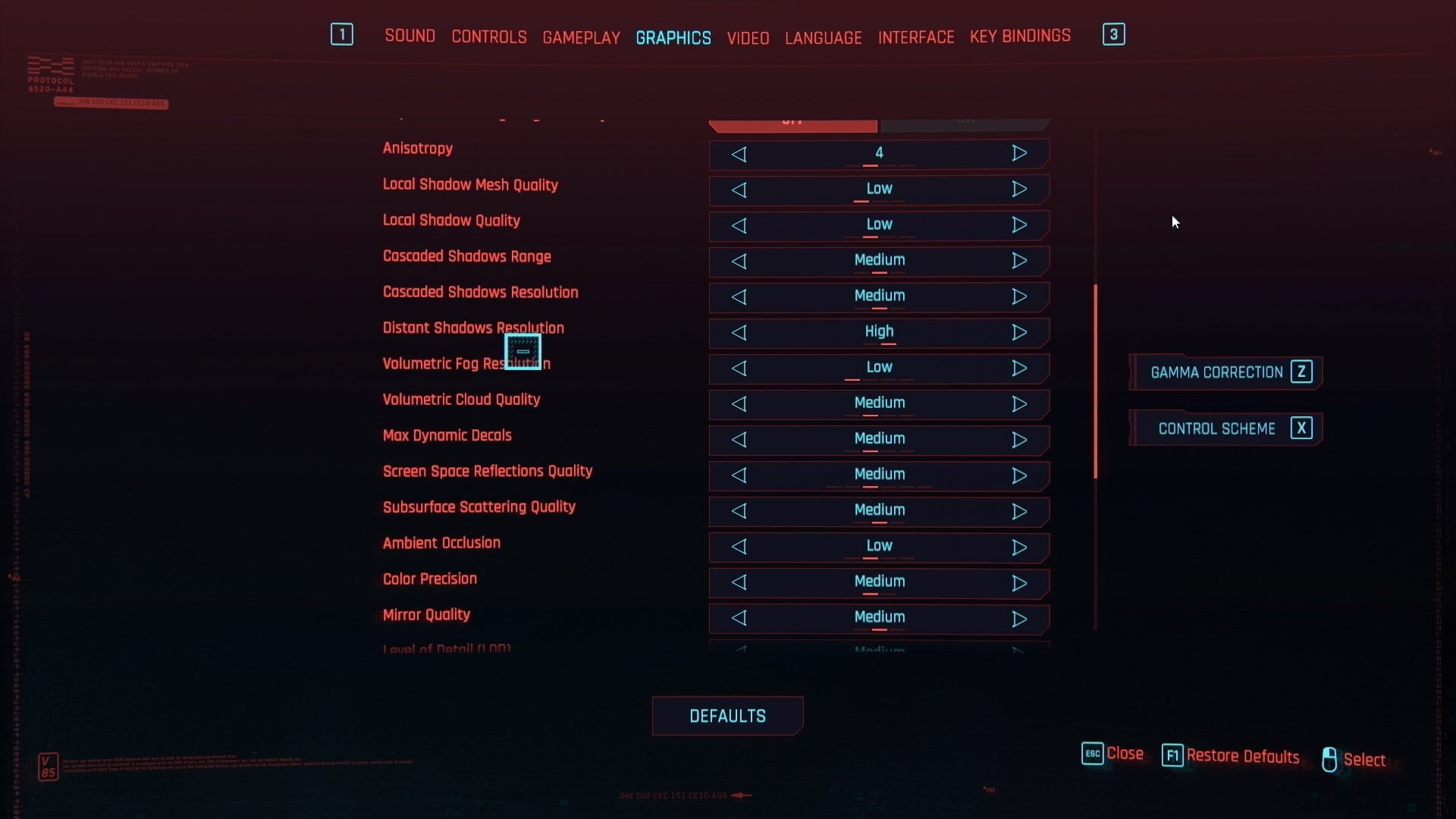Lower Volumetric Cloud Quality with left arrow
The height and width of the screenshot is (819, 1456).
coord(739,403)
